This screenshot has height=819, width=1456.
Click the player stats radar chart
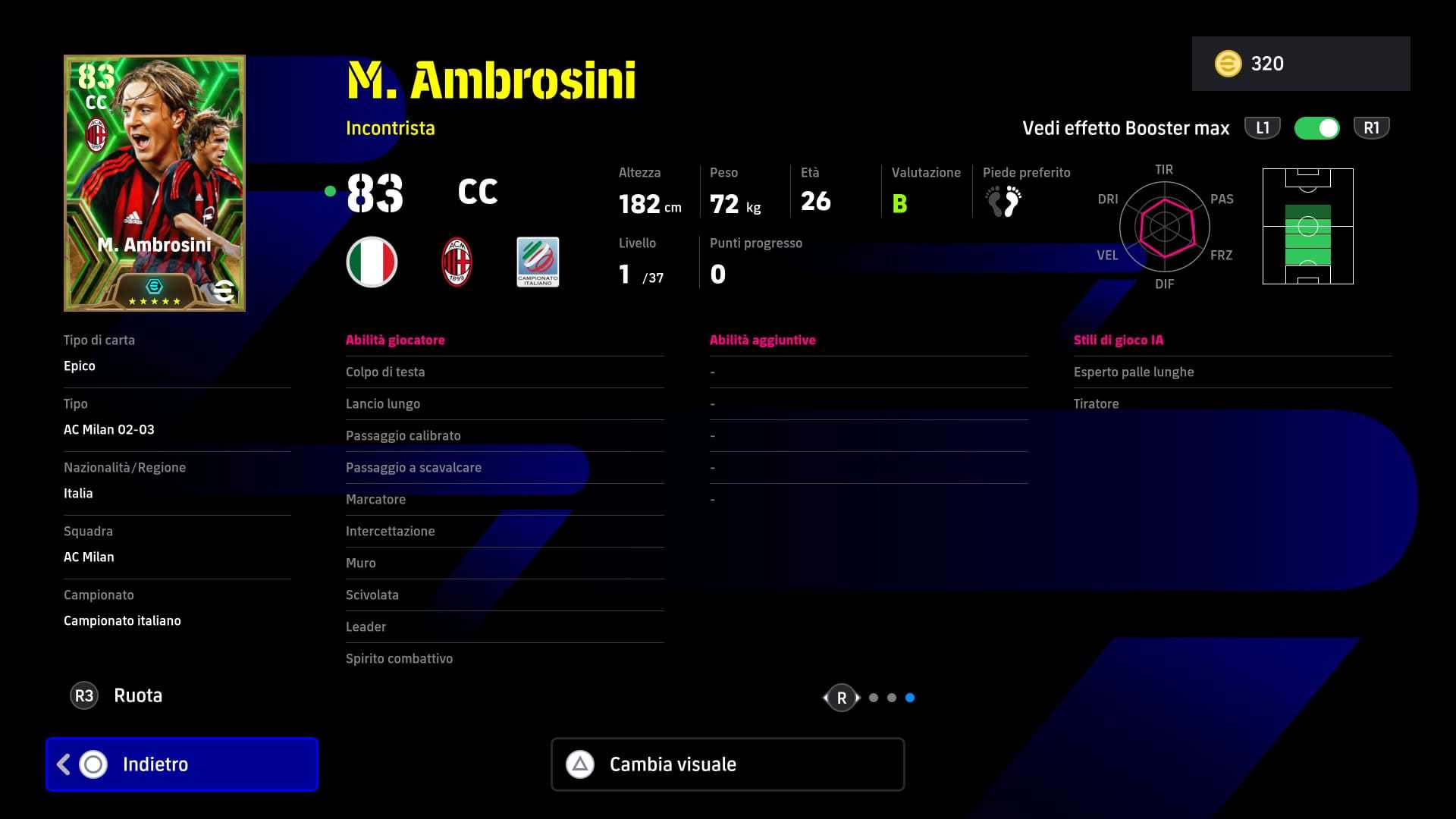click(x=1164, y=227)
